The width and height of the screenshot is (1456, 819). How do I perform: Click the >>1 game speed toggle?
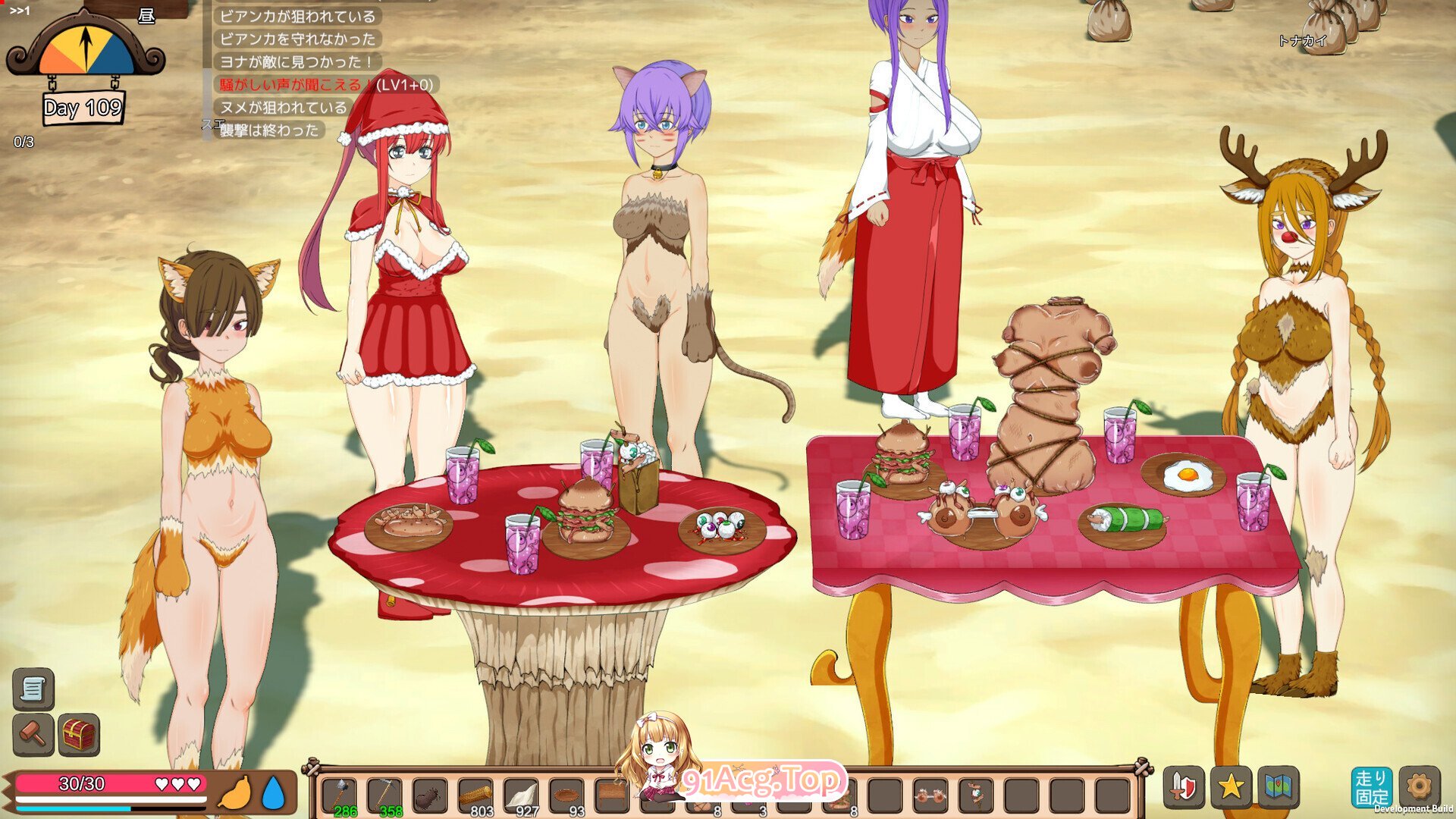coord(20,9)
